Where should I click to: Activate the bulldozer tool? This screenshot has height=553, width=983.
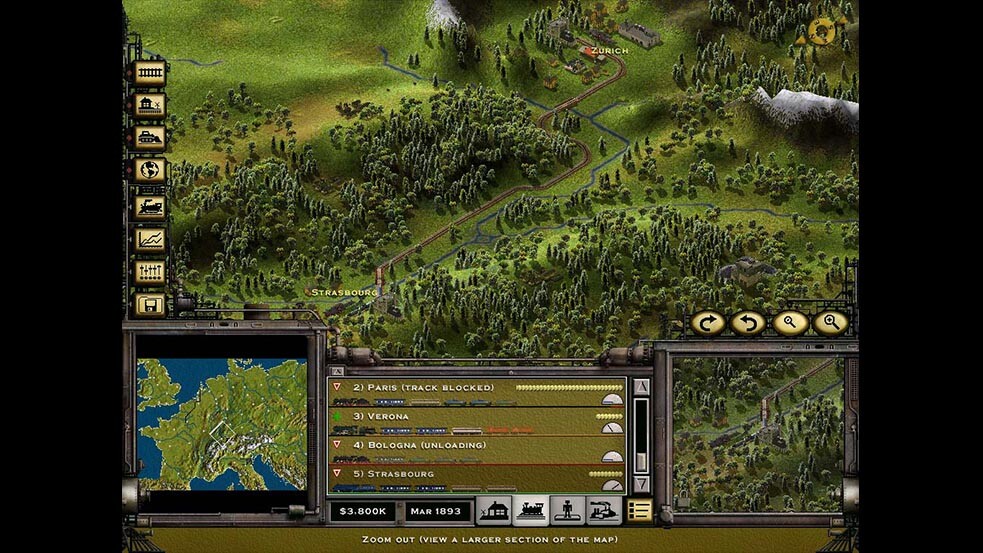149,139
